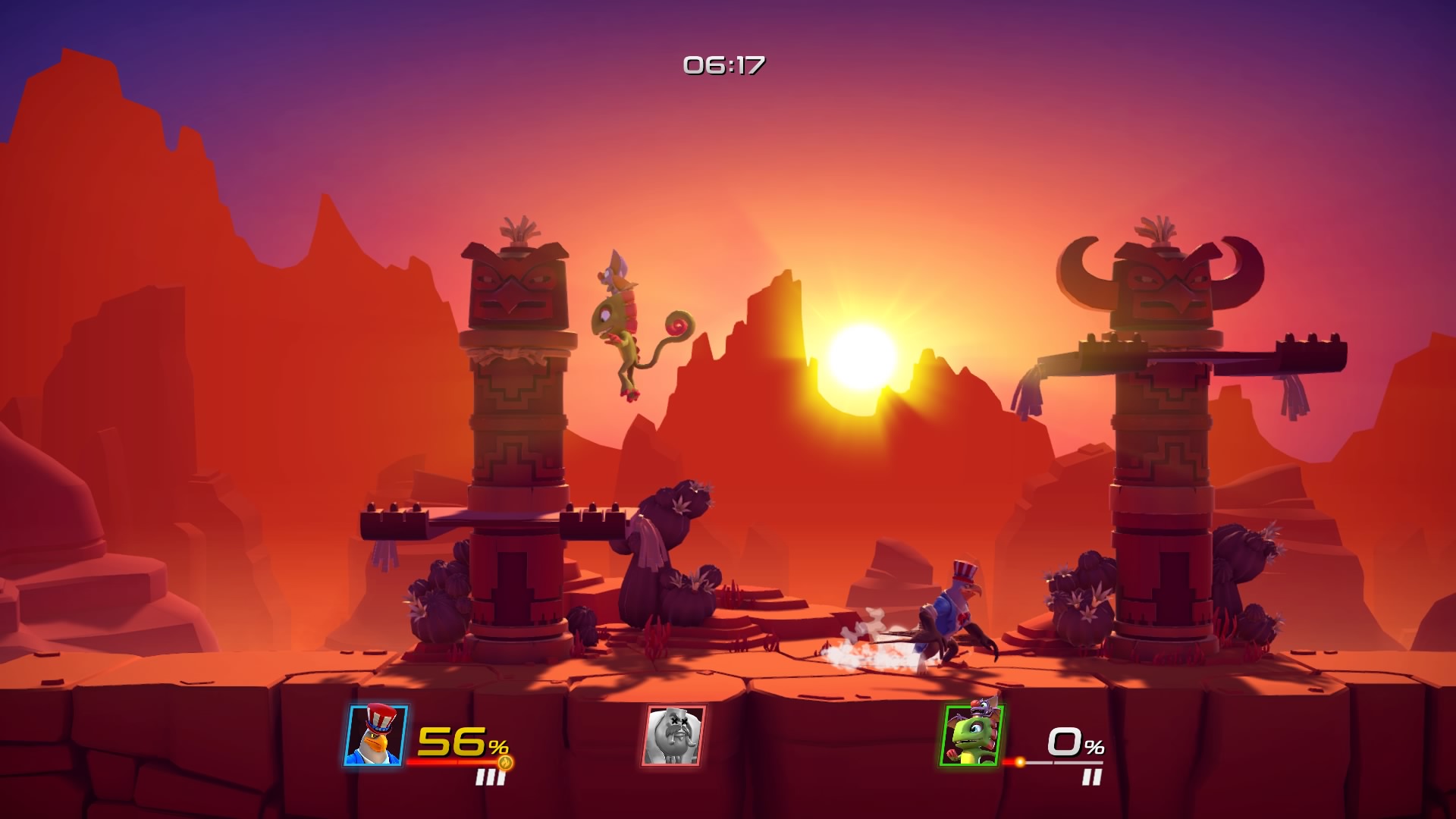The image size is (1456, 819).
Task: Click the green chameleon fighter portrait
Action: (x=972, y=736)
